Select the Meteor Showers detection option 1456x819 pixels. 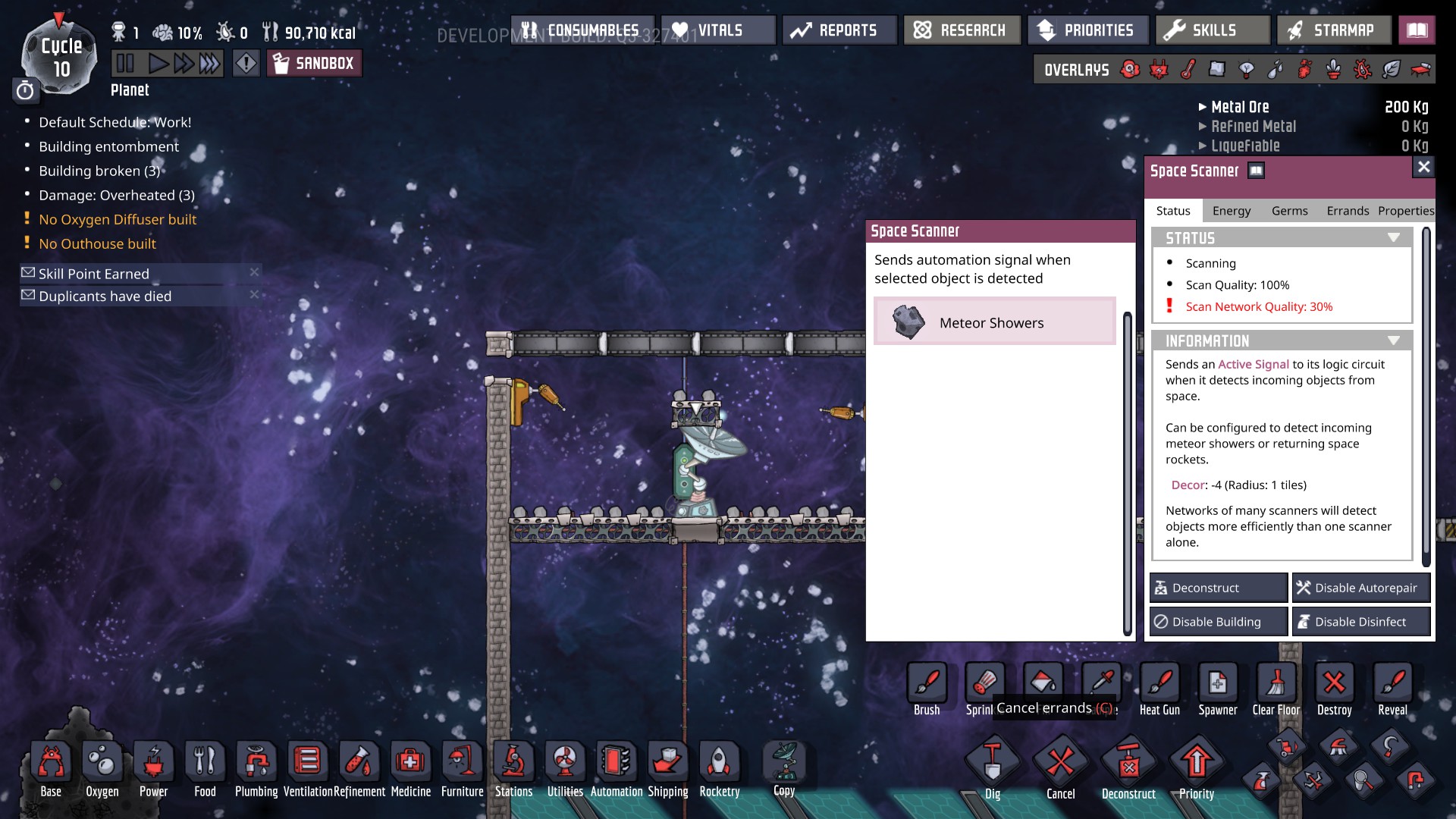[x=994, y=322]
